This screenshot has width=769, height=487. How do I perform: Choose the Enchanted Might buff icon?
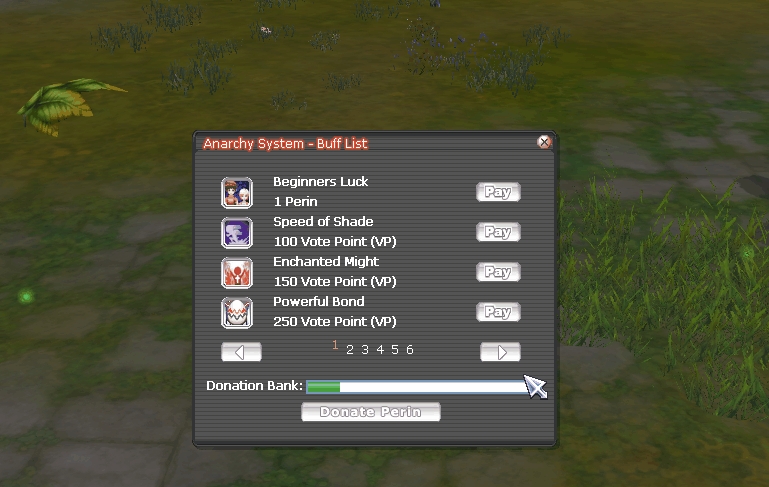237,272
